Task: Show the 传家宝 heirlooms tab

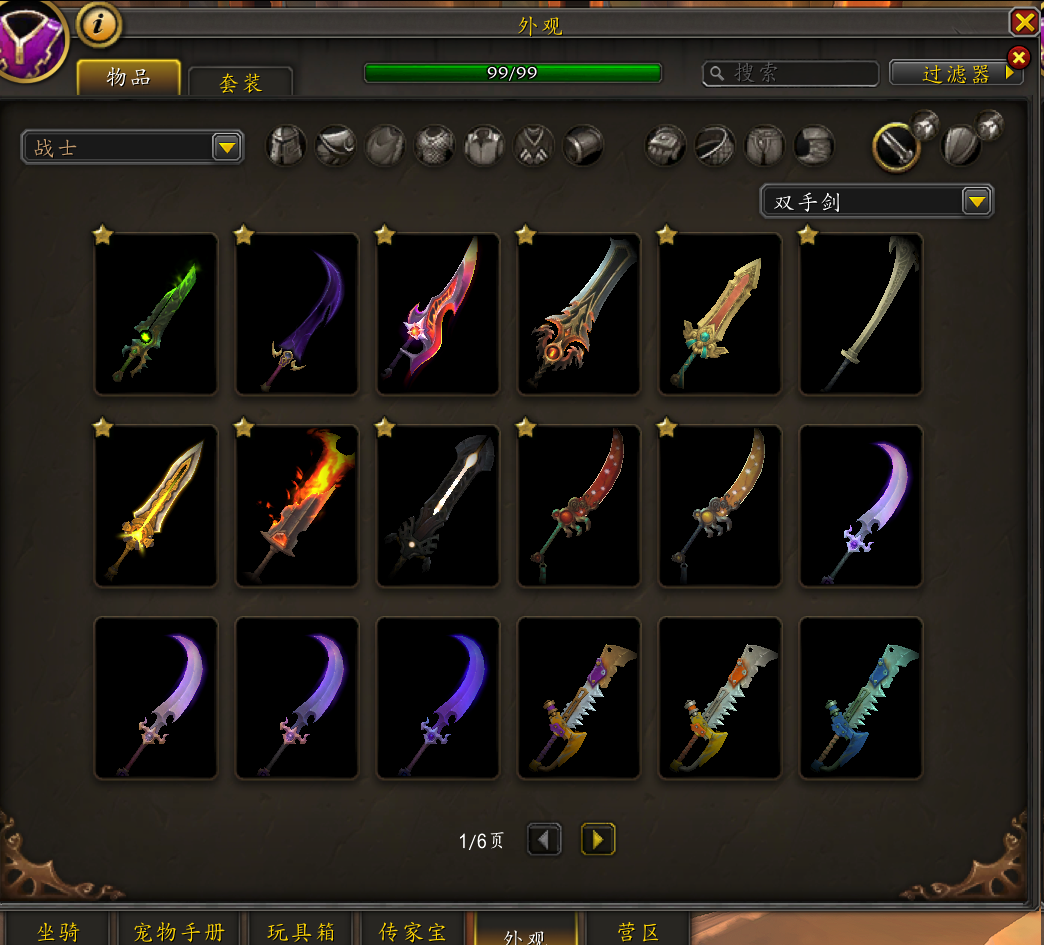Action: 413,931
